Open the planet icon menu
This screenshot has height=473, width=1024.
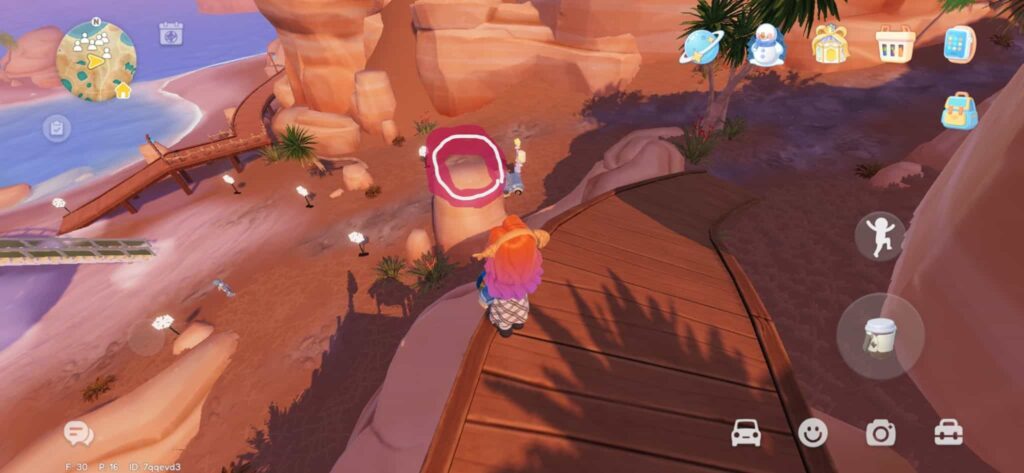[700, 45]
